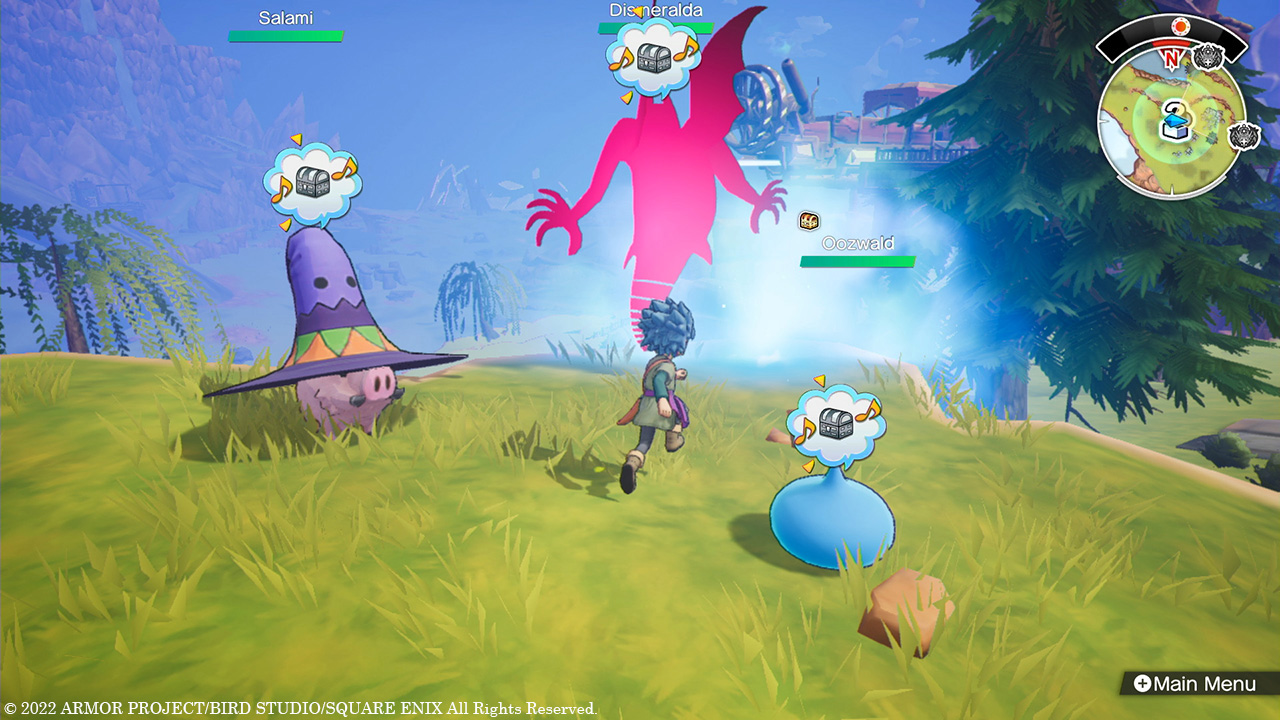Screen dimensions: 1280x720
Task: Click the treasure bubble above Salami
Action: [312, 183]
